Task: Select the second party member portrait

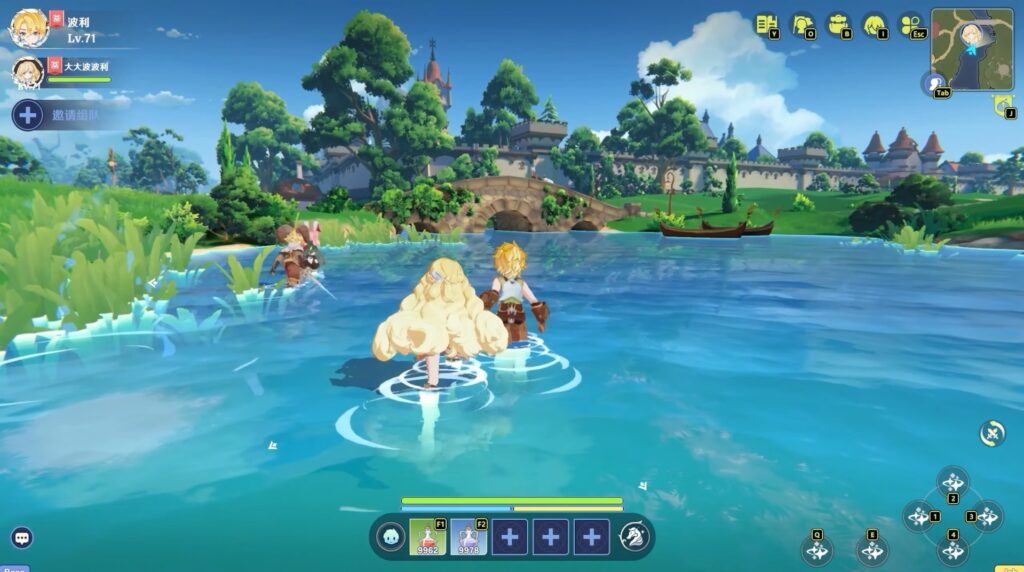Action: [28, 72]
